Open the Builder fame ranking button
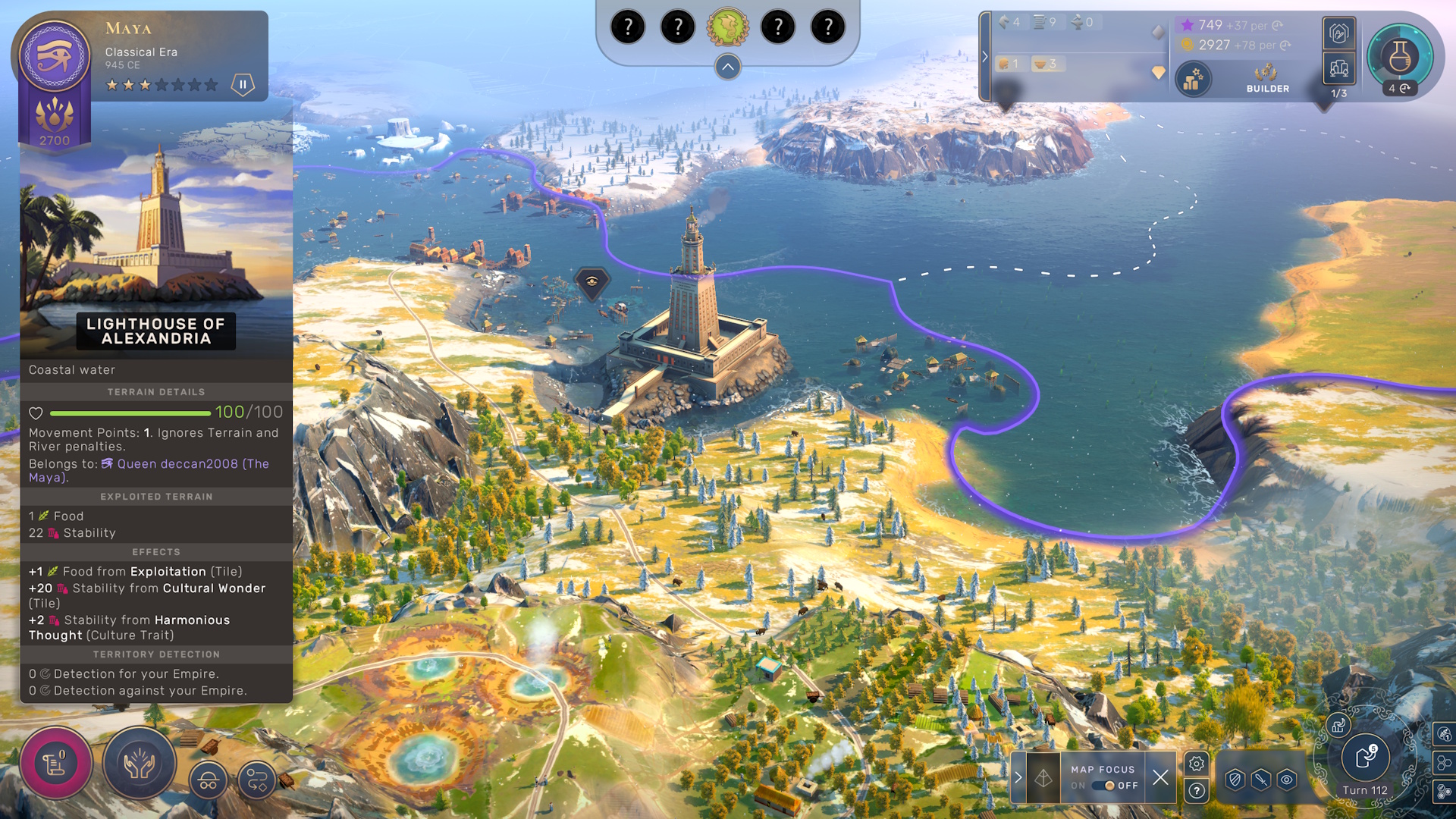The height and width of the screenshot is (819, 1456). pyautogui.click(x=1267, y=78)
